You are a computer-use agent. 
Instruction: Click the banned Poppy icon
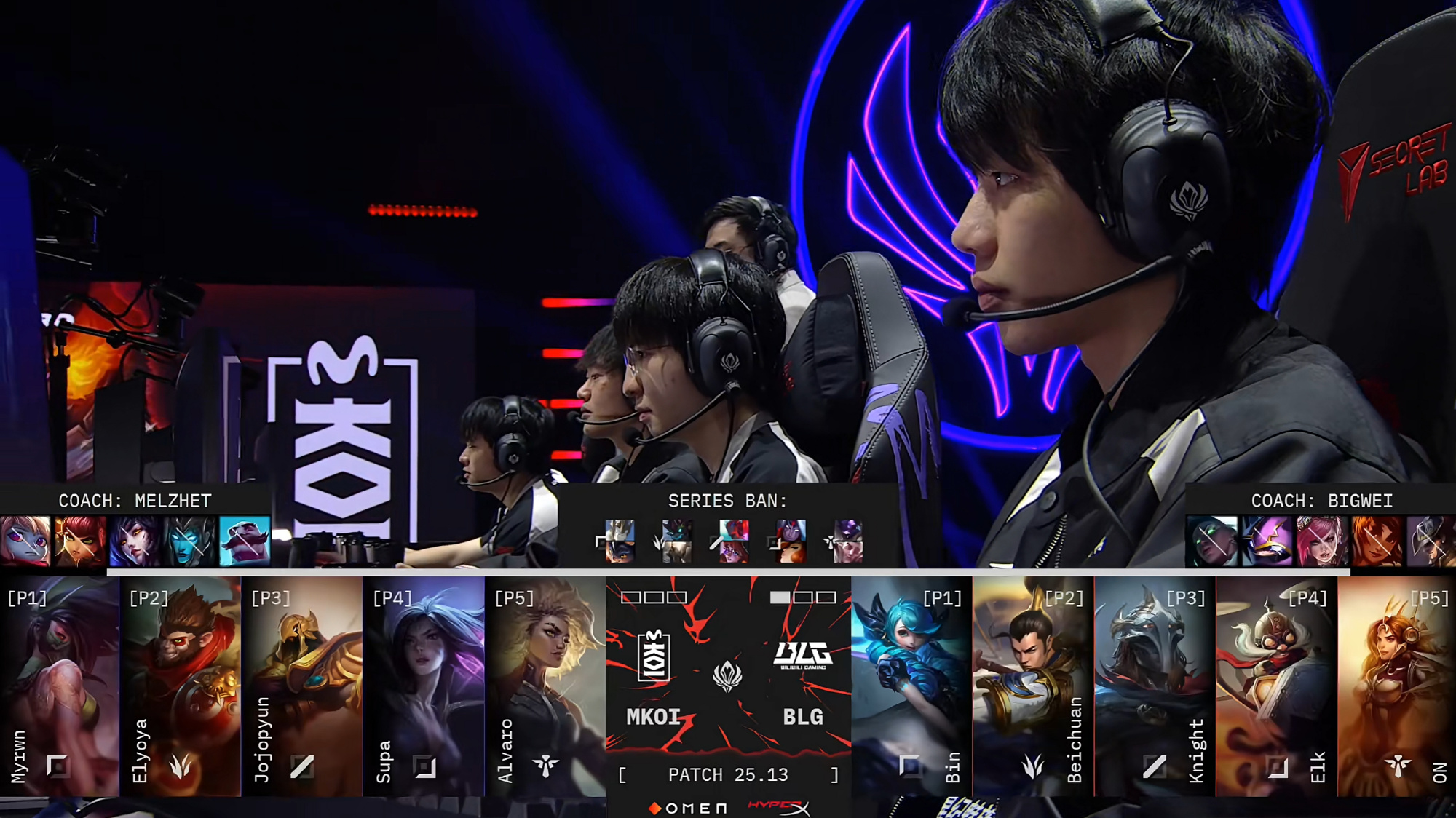click(x=25, y=541)
